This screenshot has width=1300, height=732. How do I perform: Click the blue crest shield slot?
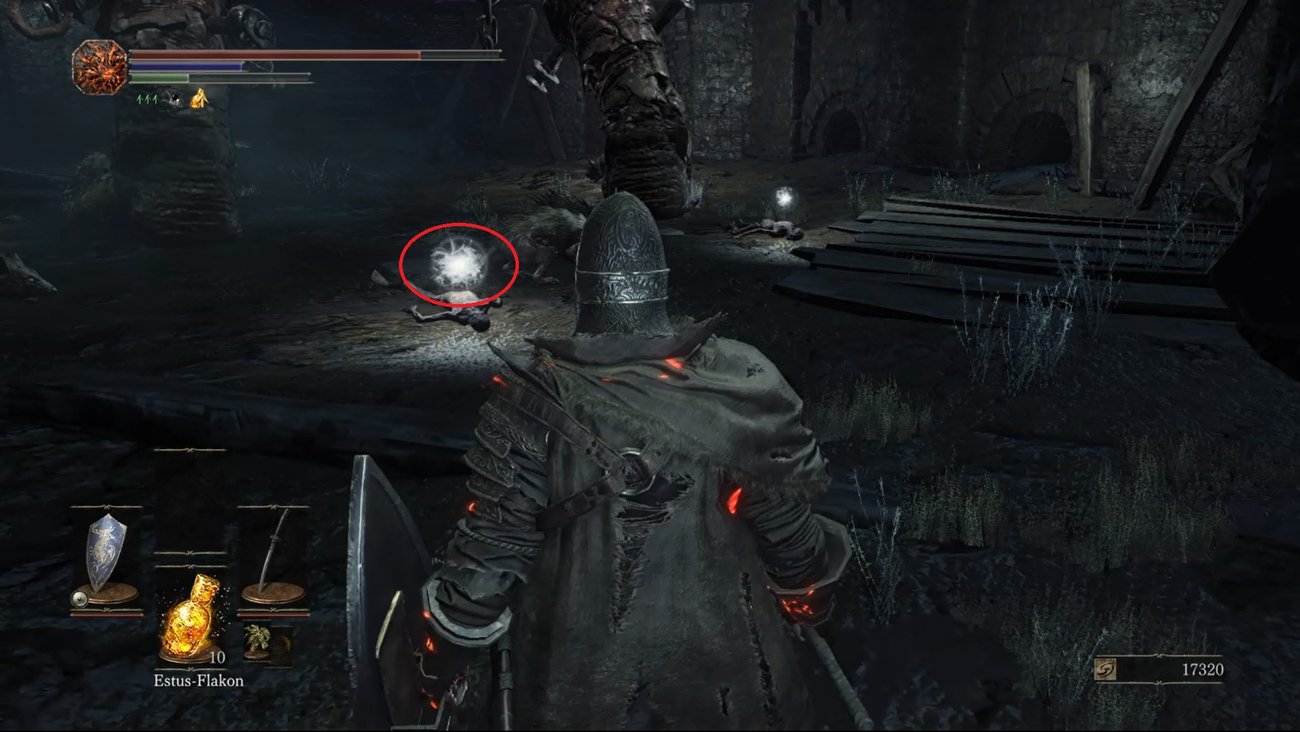pos(104,557)
